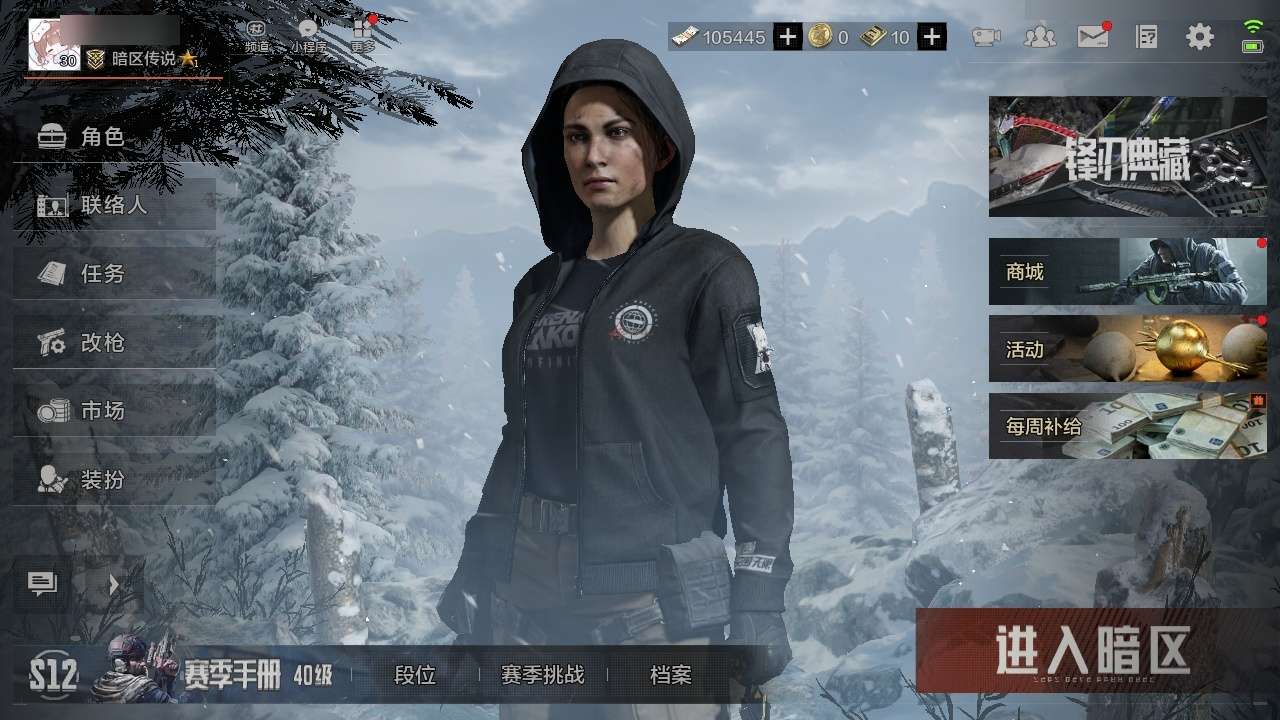Open the chat message box

(x=42, y=584)
